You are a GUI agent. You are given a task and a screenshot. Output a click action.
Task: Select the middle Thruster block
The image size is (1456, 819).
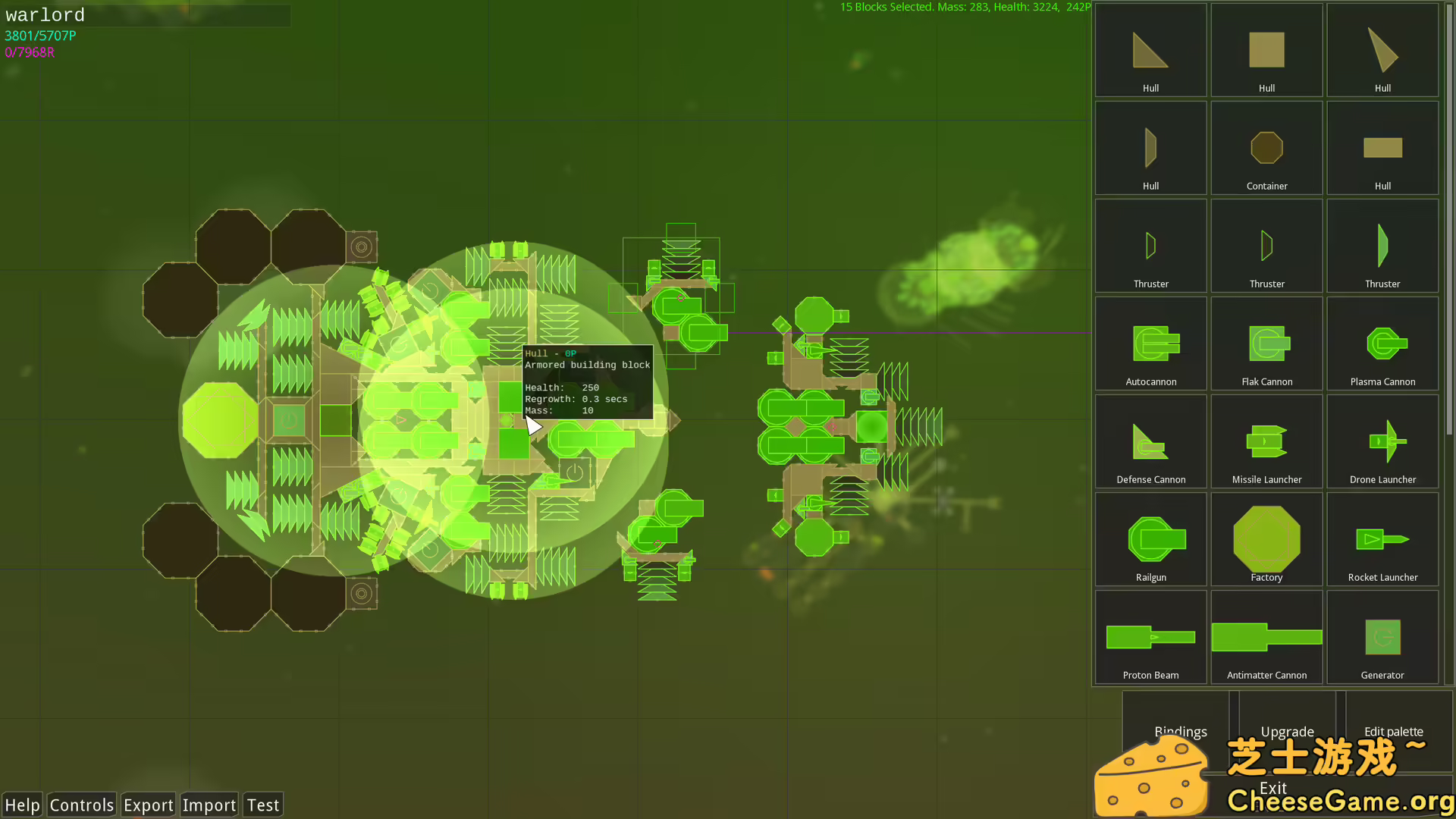tap(1266, 245)
